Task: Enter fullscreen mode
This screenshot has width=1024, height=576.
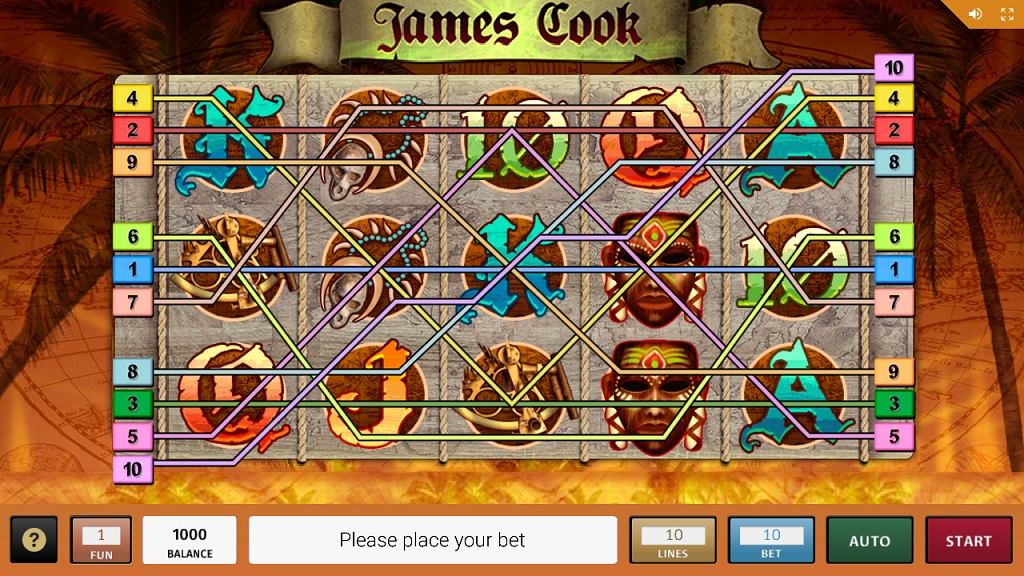Action: coord(1007,14)
